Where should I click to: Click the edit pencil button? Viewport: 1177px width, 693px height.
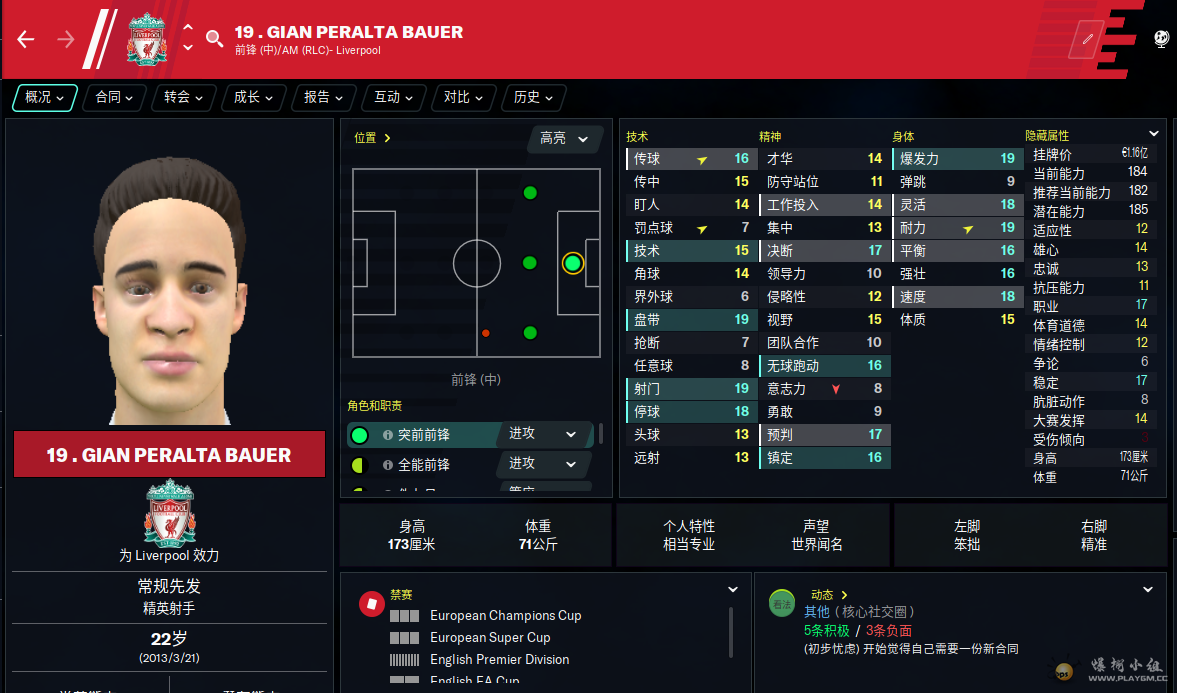point(1086,39)
